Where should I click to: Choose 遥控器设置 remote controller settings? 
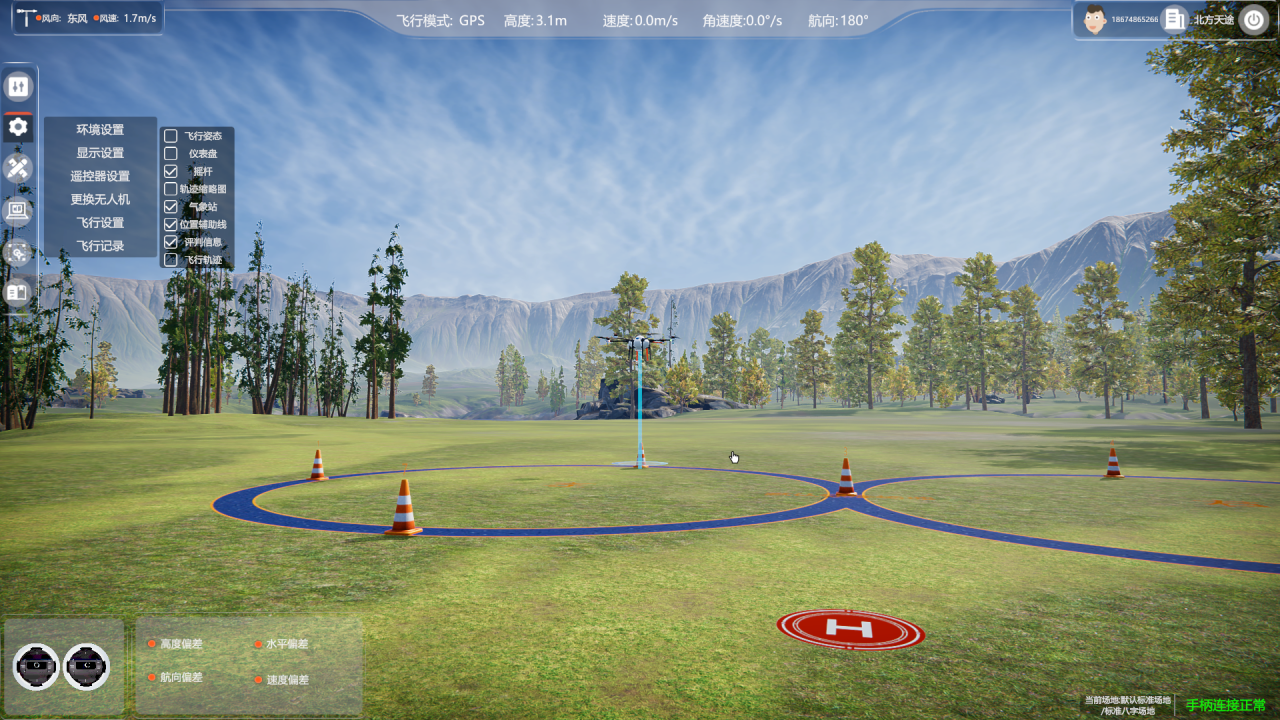(x=100, y=176)
